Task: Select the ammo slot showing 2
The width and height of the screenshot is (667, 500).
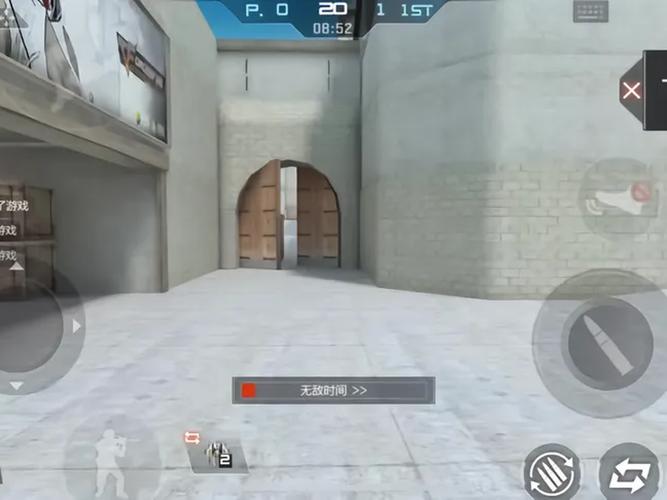Action: pyautogui.click(x=217, y=457)
